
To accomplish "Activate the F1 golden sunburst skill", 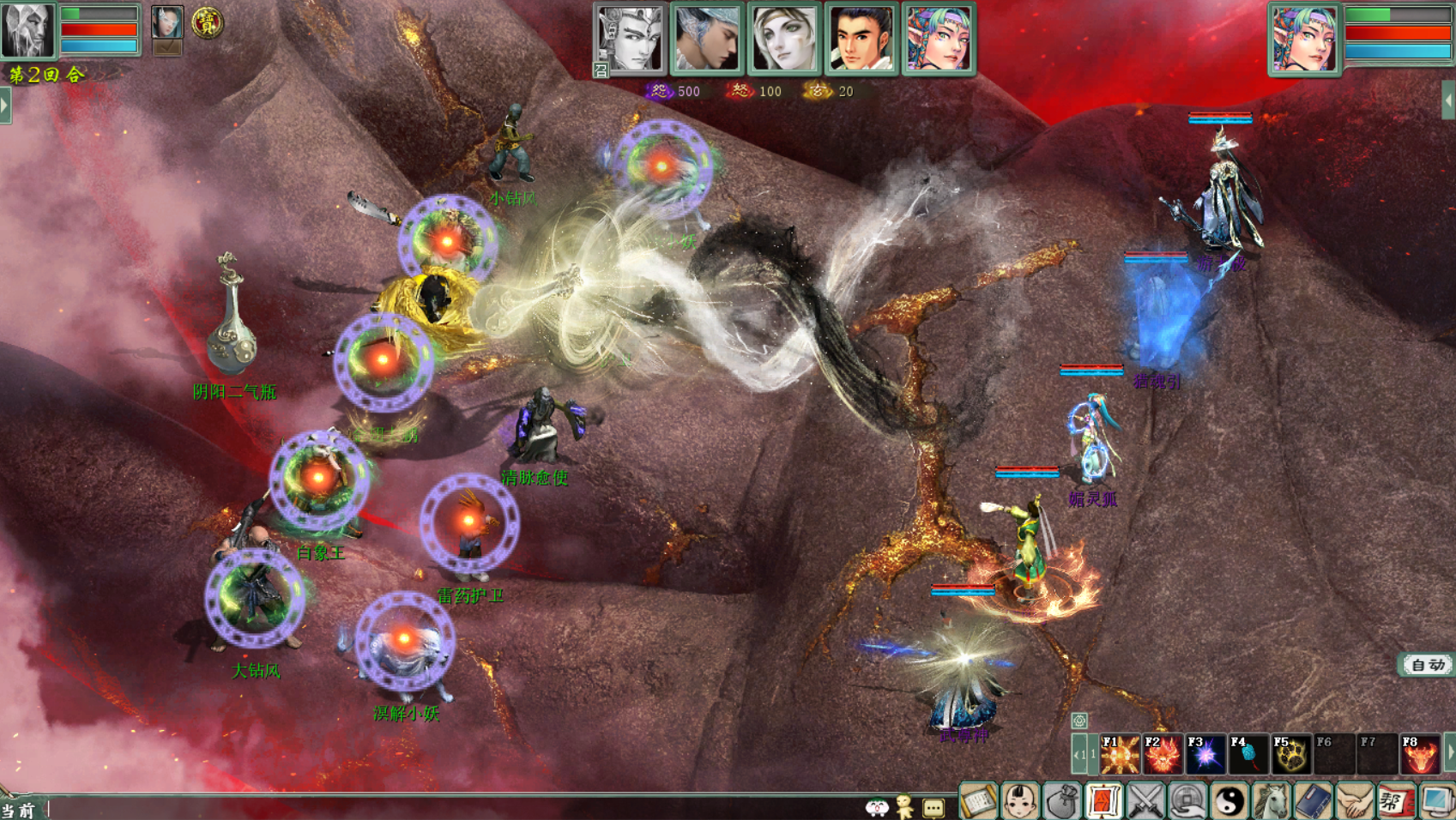I will (1119, 754).
